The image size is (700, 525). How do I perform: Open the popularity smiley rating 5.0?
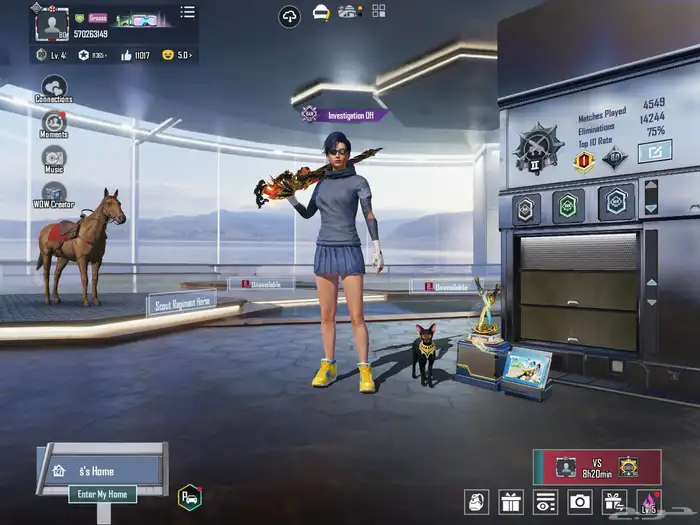pos(177,55)
